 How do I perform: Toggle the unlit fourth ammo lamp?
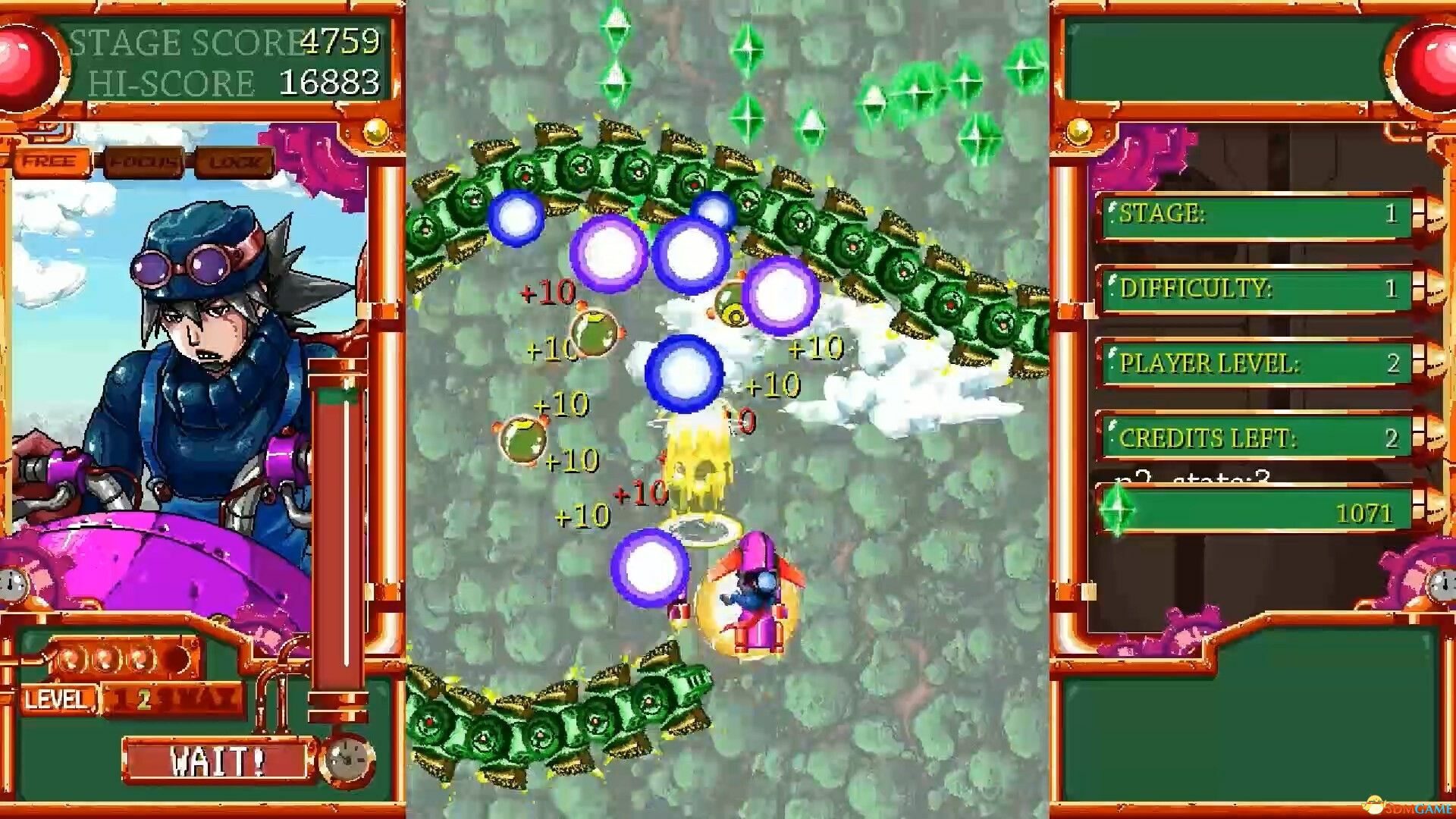point(179,658)
